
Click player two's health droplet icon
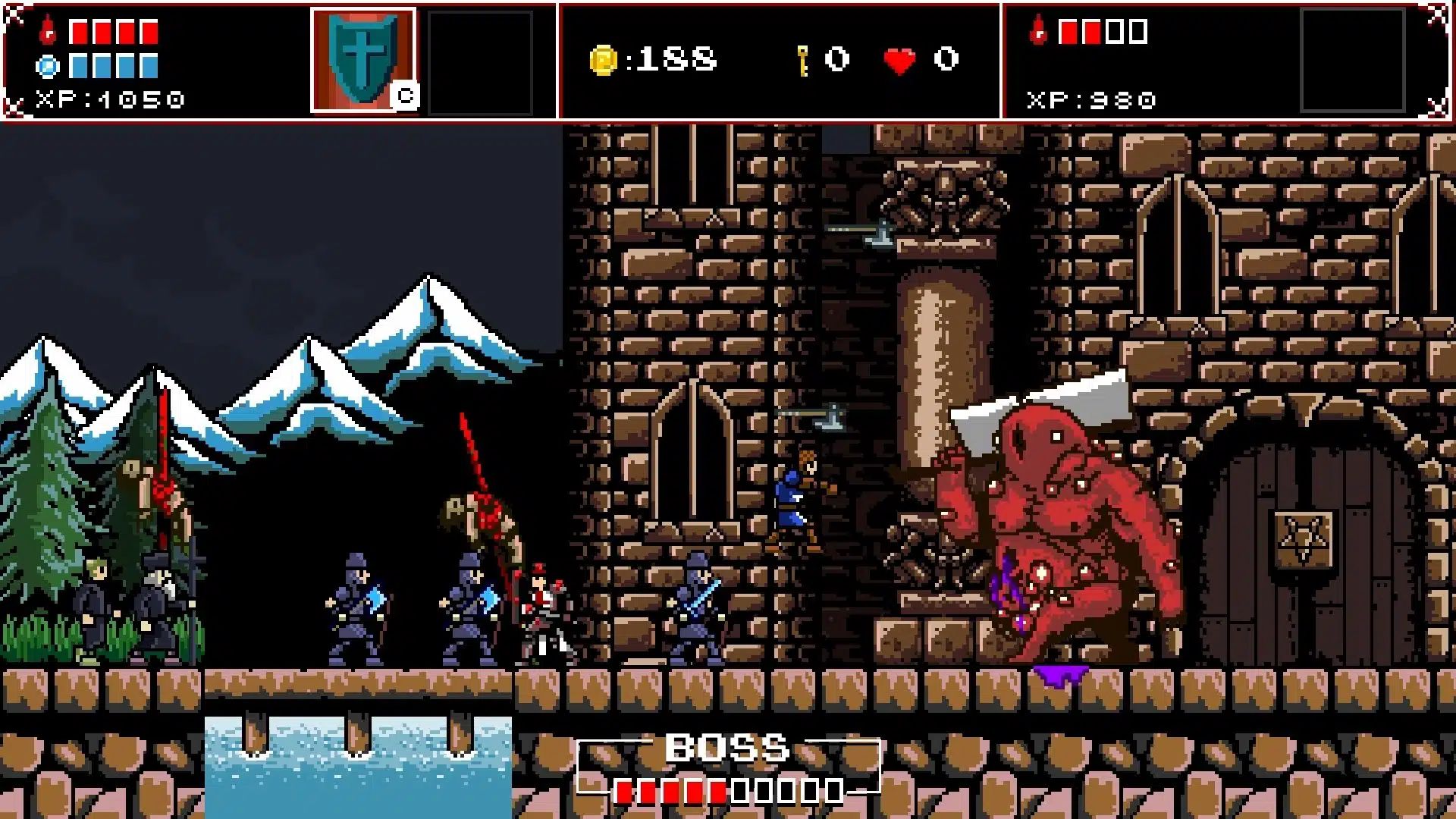click(x=1039, y=32)
